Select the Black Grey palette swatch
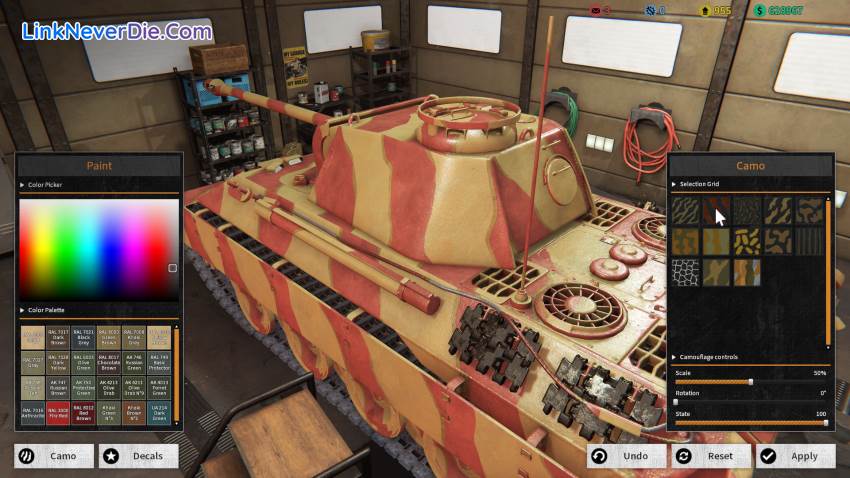This screenshot has width=850, height=478. point(84,335)
